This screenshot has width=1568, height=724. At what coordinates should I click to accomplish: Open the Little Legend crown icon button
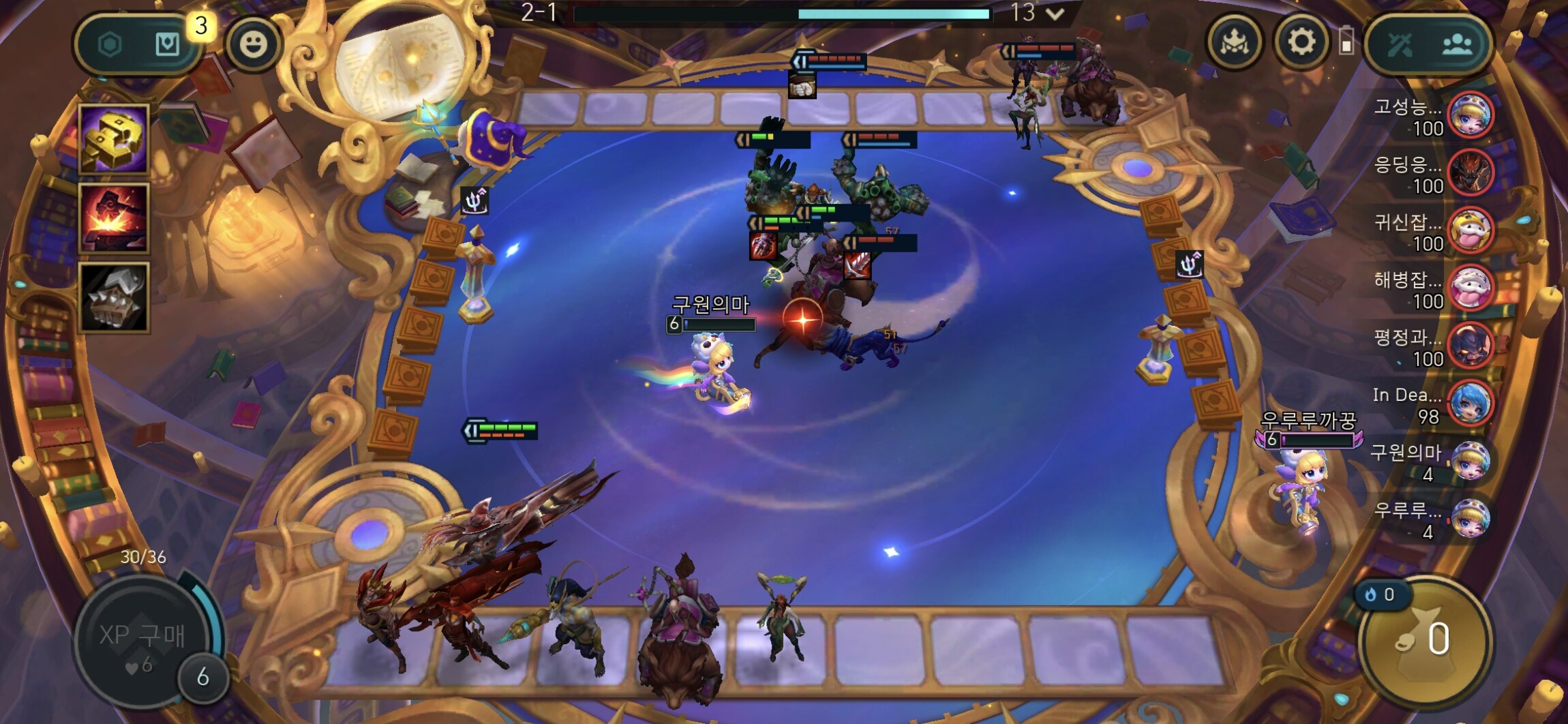[1234, 42]
